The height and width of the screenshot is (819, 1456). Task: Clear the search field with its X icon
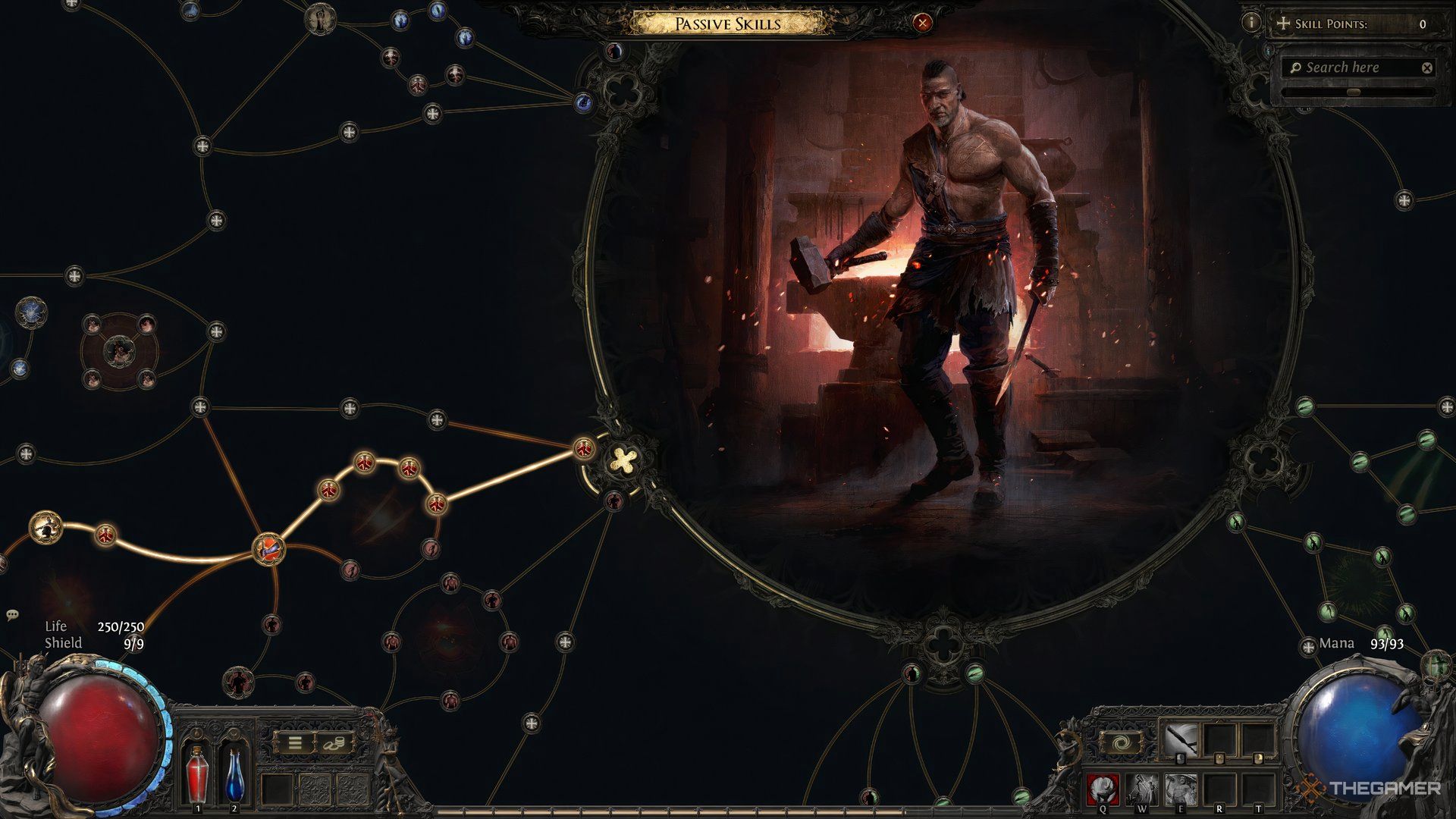point(1429,67)
